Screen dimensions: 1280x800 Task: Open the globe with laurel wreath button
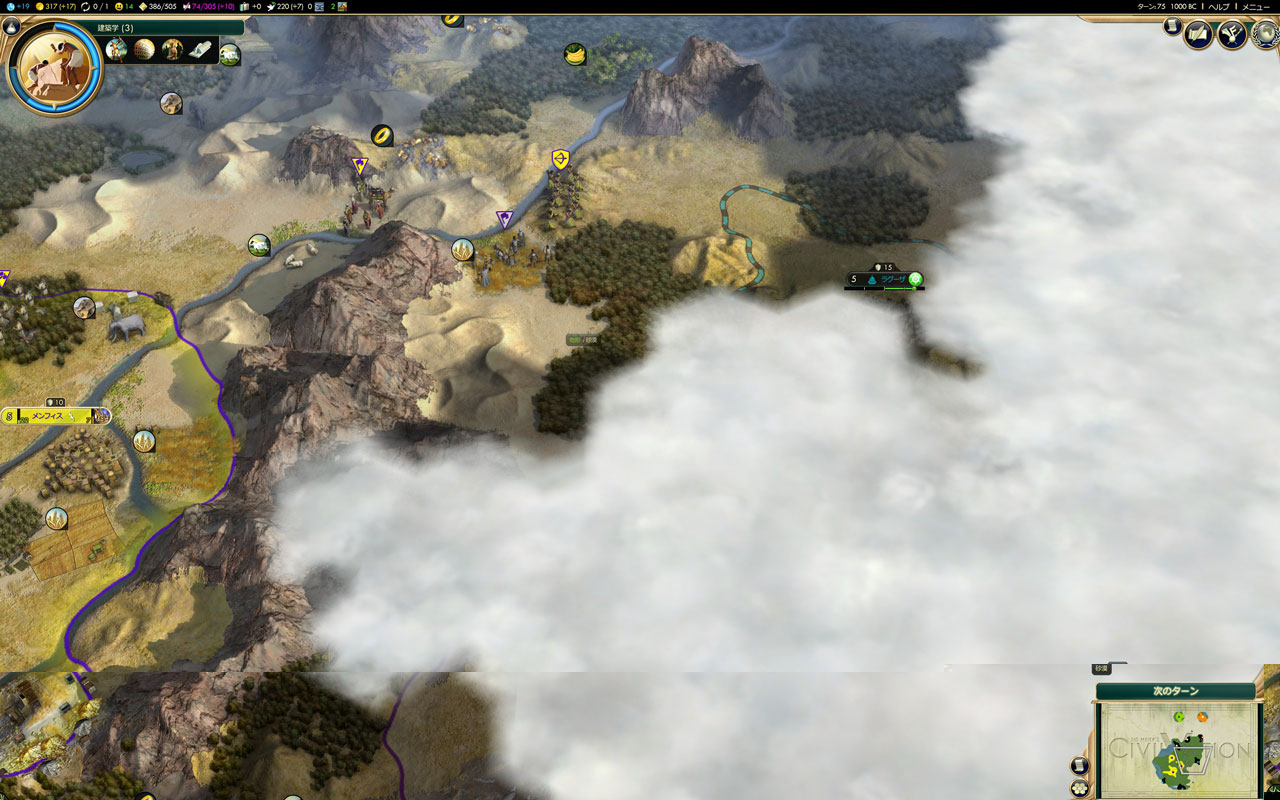point(1264,35)
